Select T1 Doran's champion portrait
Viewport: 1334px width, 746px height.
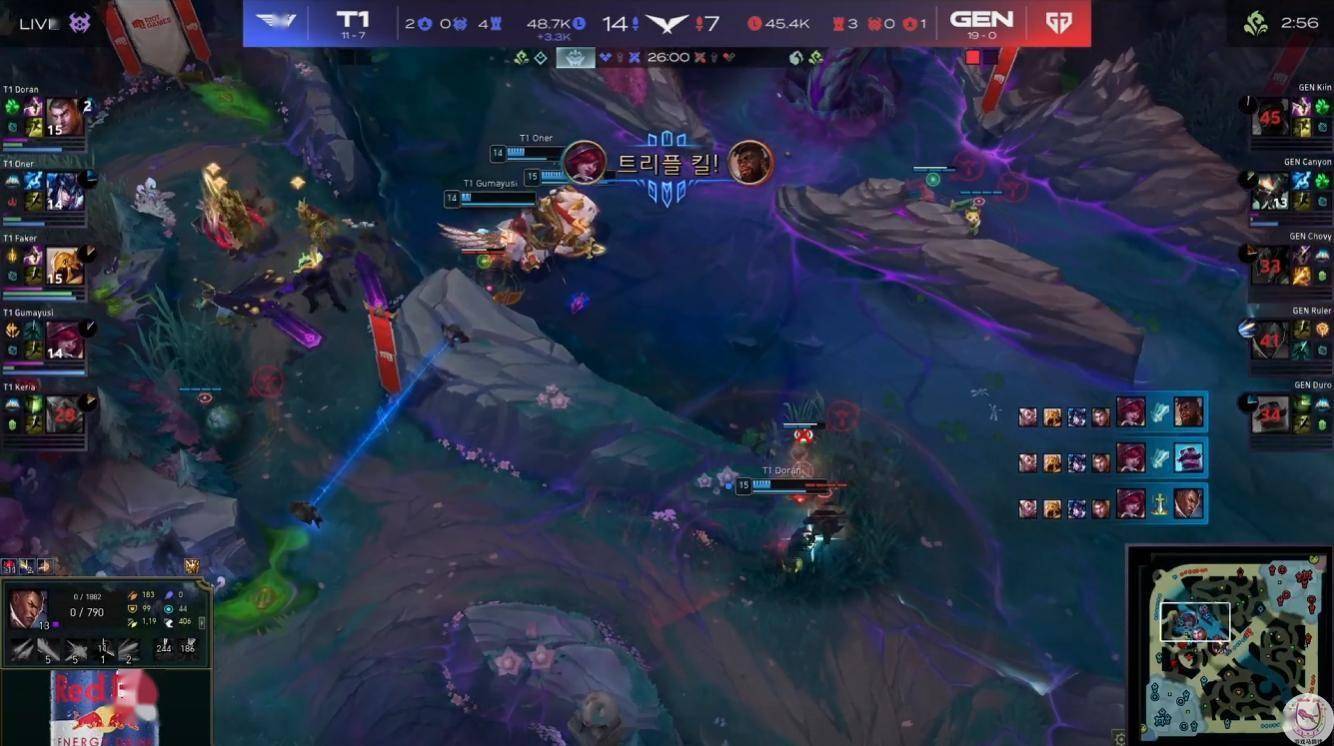[x=64, y=117]
